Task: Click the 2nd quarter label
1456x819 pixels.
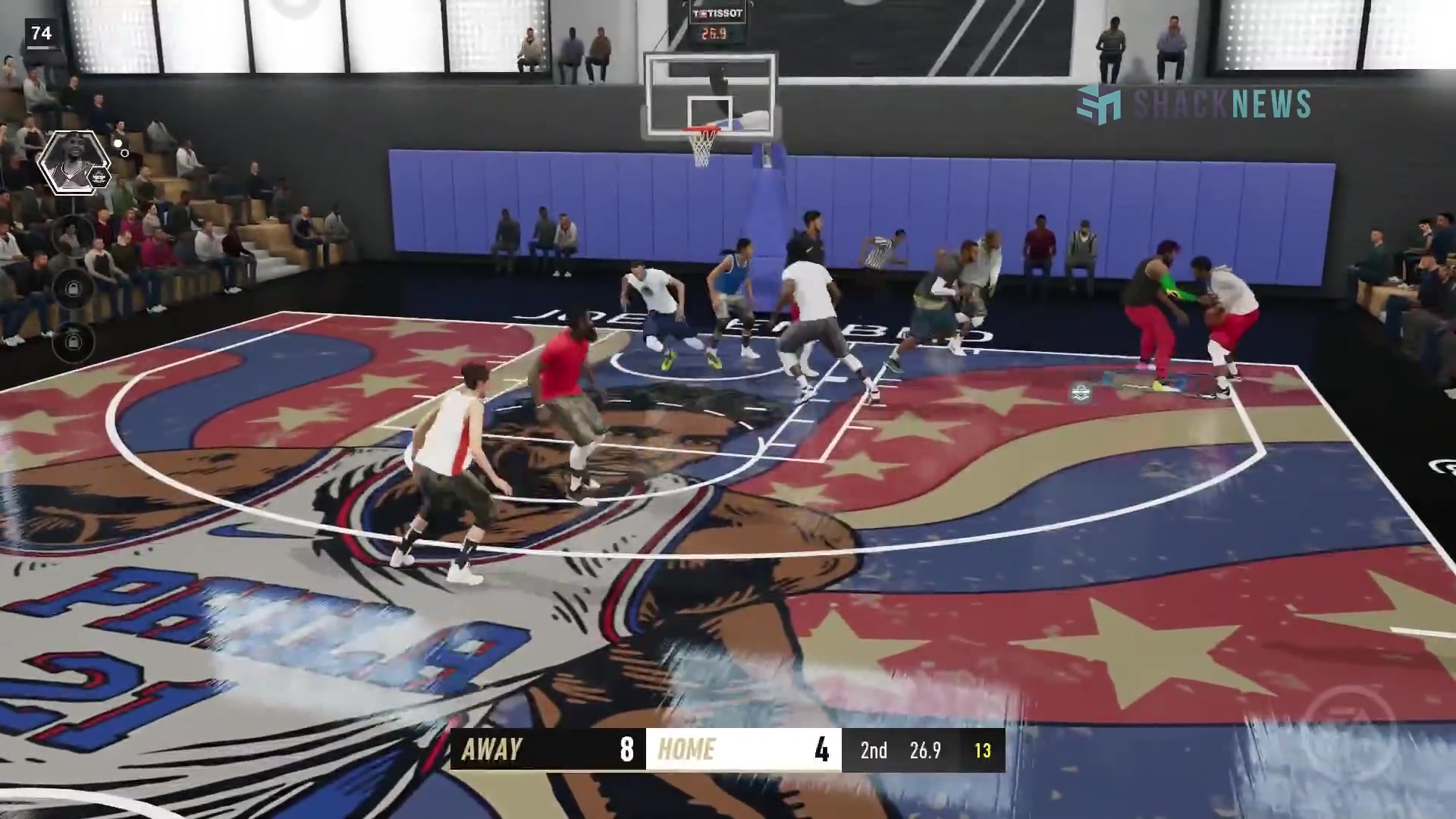Action: pos(873,751)
